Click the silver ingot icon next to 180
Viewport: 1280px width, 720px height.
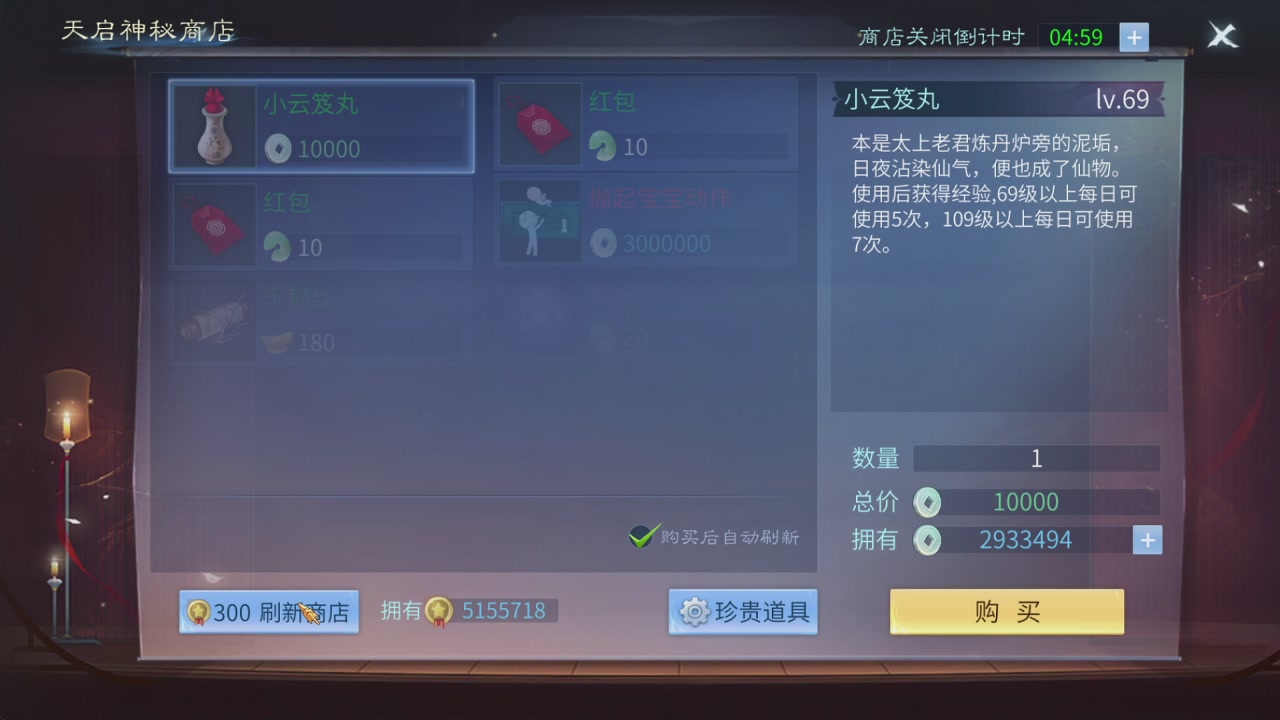(x=276, y=344)
